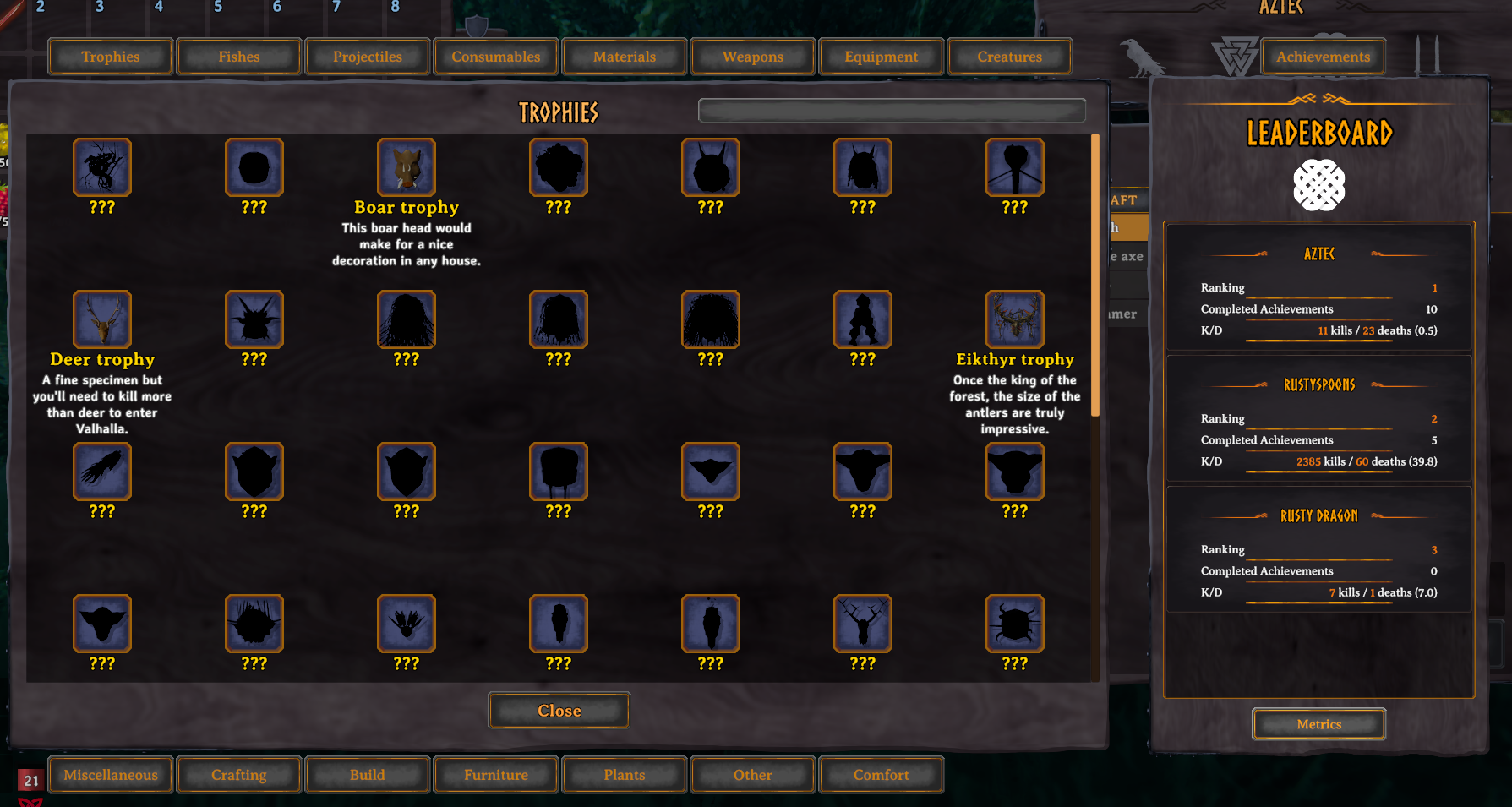The height and width of the screenshot is (807, 1512).
Task: View the Eikthyr trophy icon
Action: pos(1014,319)
